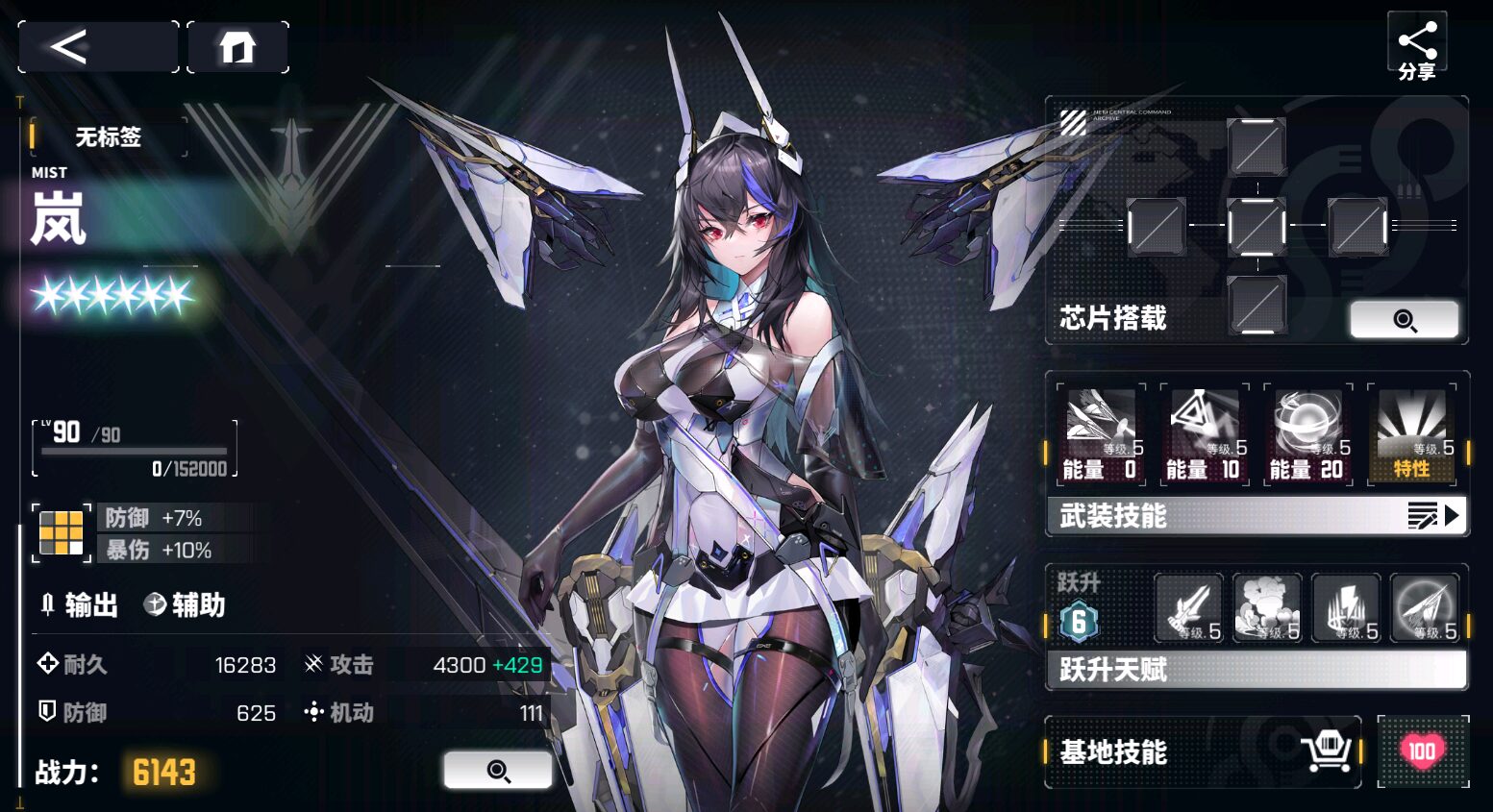Open the level 90 experience panel
Screen dimensions: 1493x812
135,448
